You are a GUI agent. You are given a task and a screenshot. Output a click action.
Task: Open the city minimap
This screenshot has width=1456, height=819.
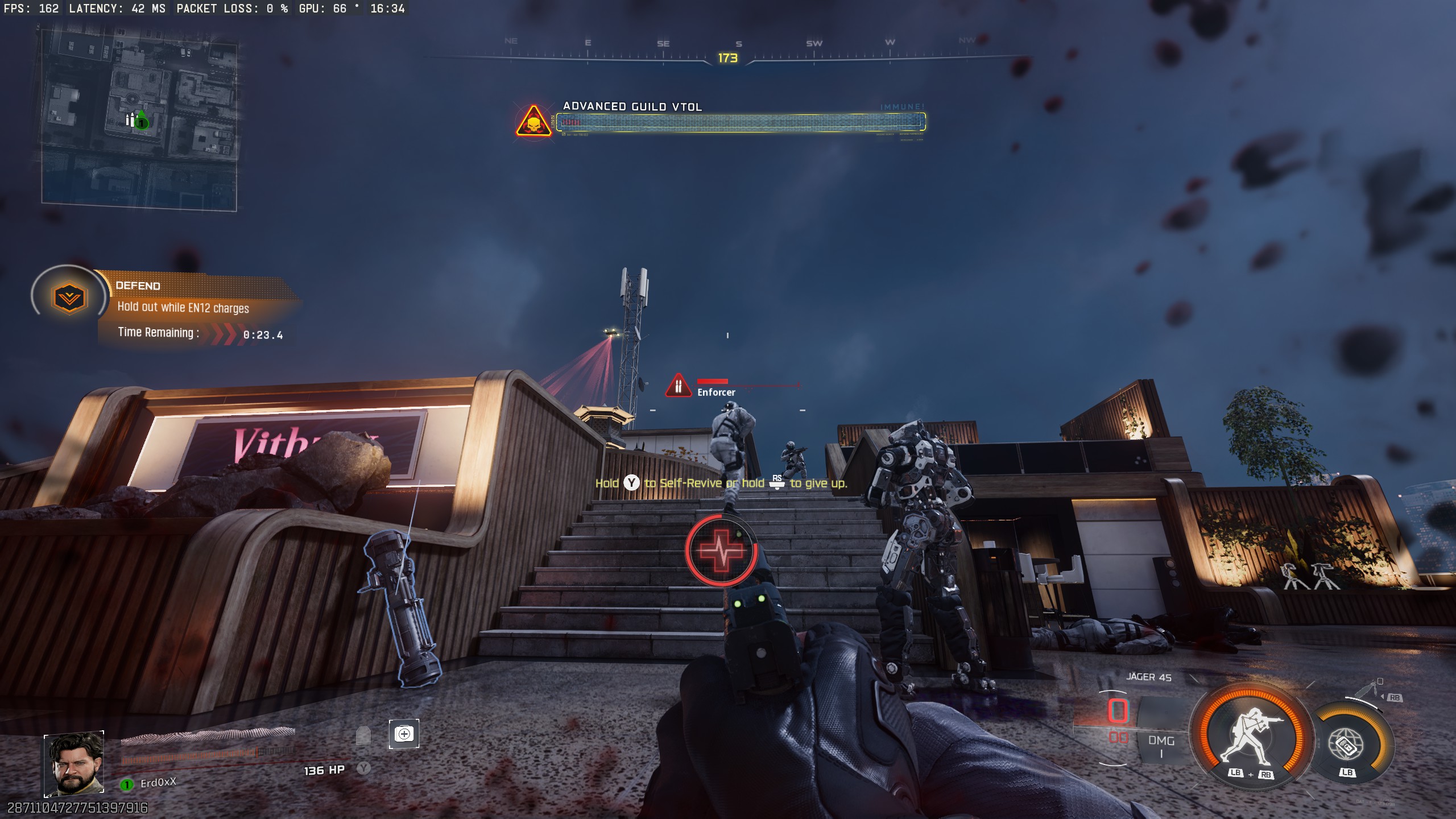tap(139, 118)
